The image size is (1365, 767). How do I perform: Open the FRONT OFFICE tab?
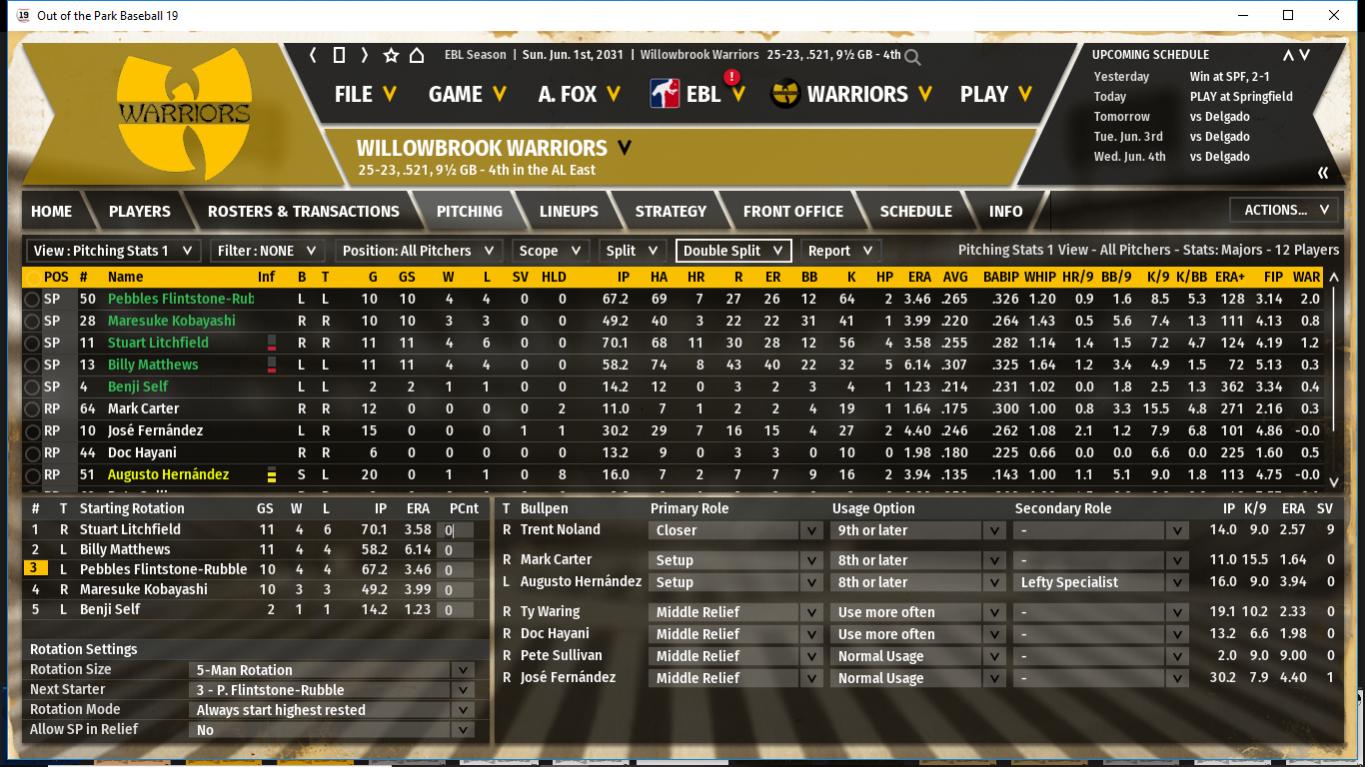(793, 211)
